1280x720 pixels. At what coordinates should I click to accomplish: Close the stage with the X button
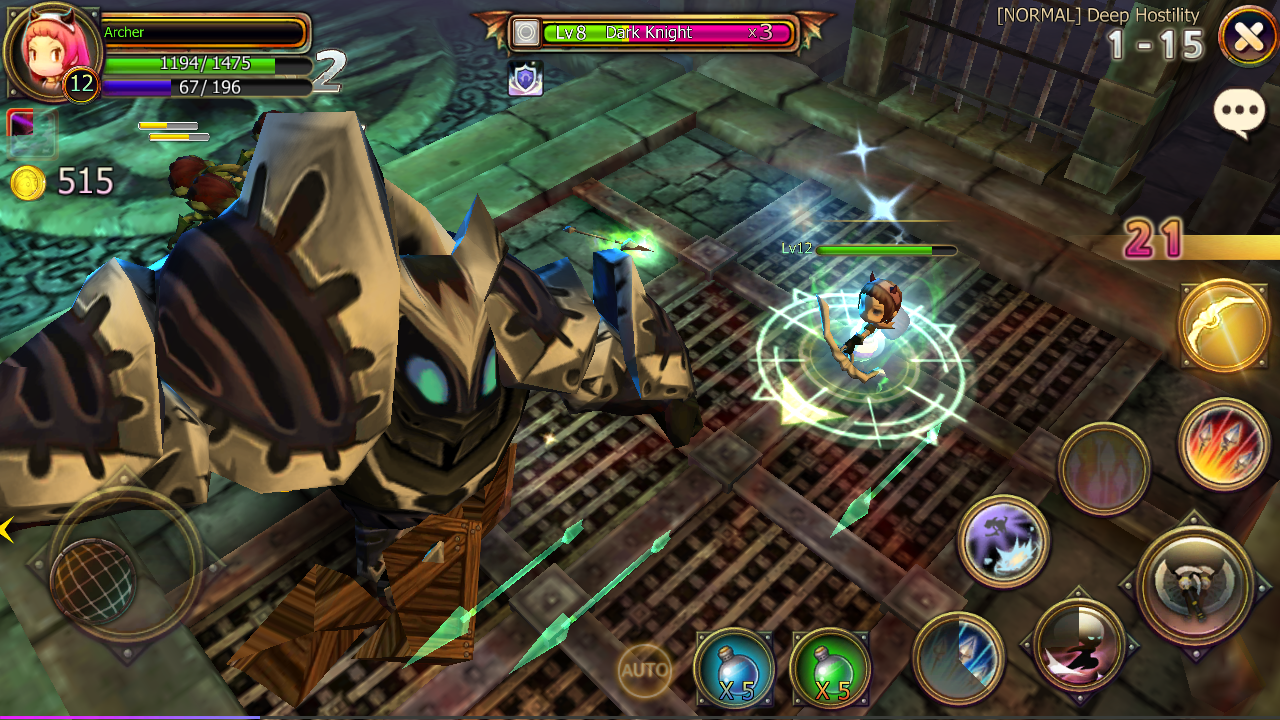click(x=1248, y=37)
